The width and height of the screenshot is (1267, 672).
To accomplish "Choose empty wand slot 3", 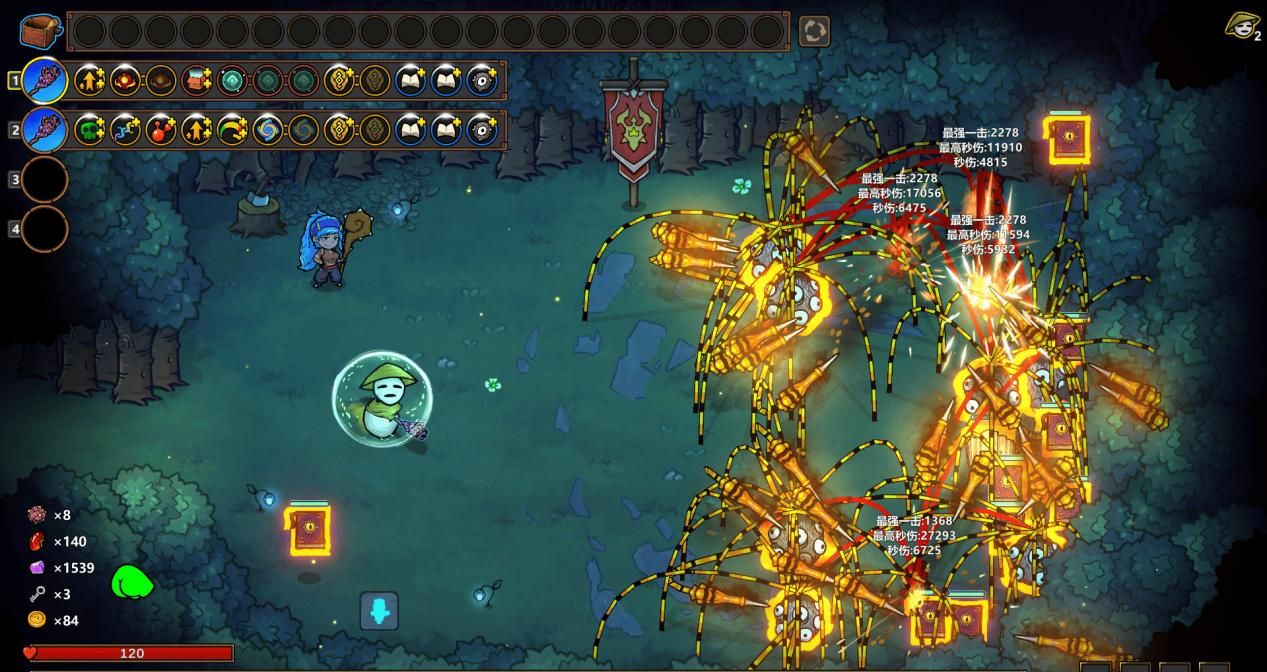I will pos(45,180).
